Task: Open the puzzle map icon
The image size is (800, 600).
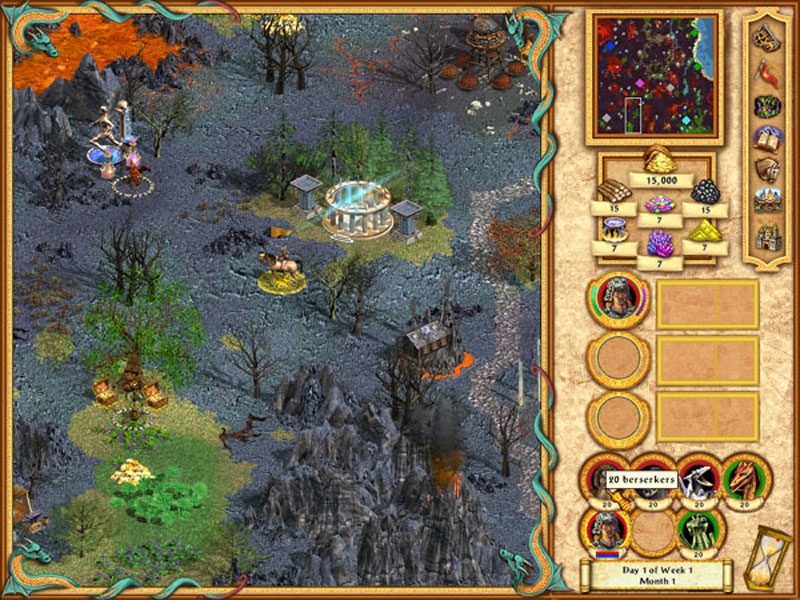Action: [768, 38]
